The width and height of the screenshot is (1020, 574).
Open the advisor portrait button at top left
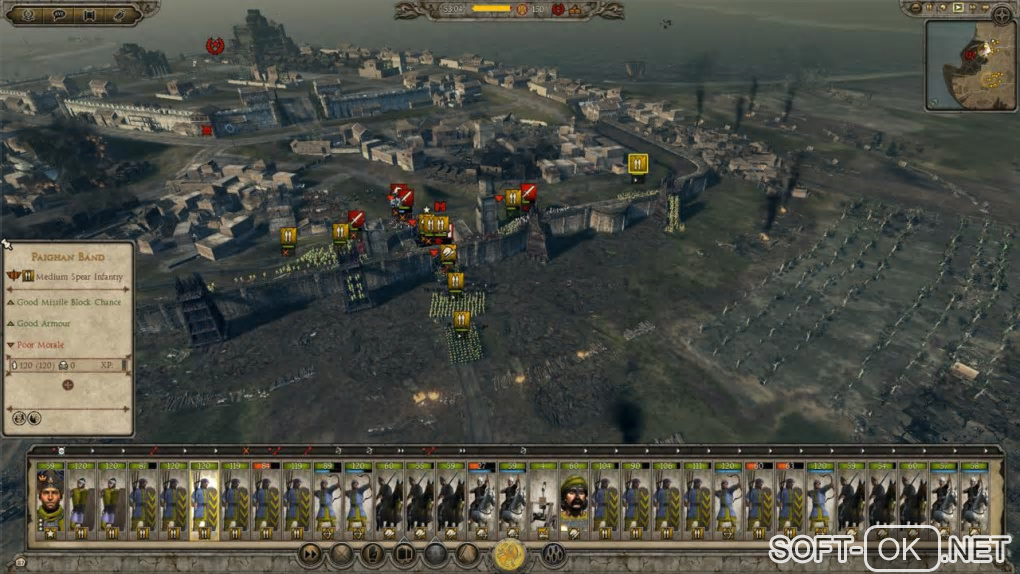pos(26,14)
